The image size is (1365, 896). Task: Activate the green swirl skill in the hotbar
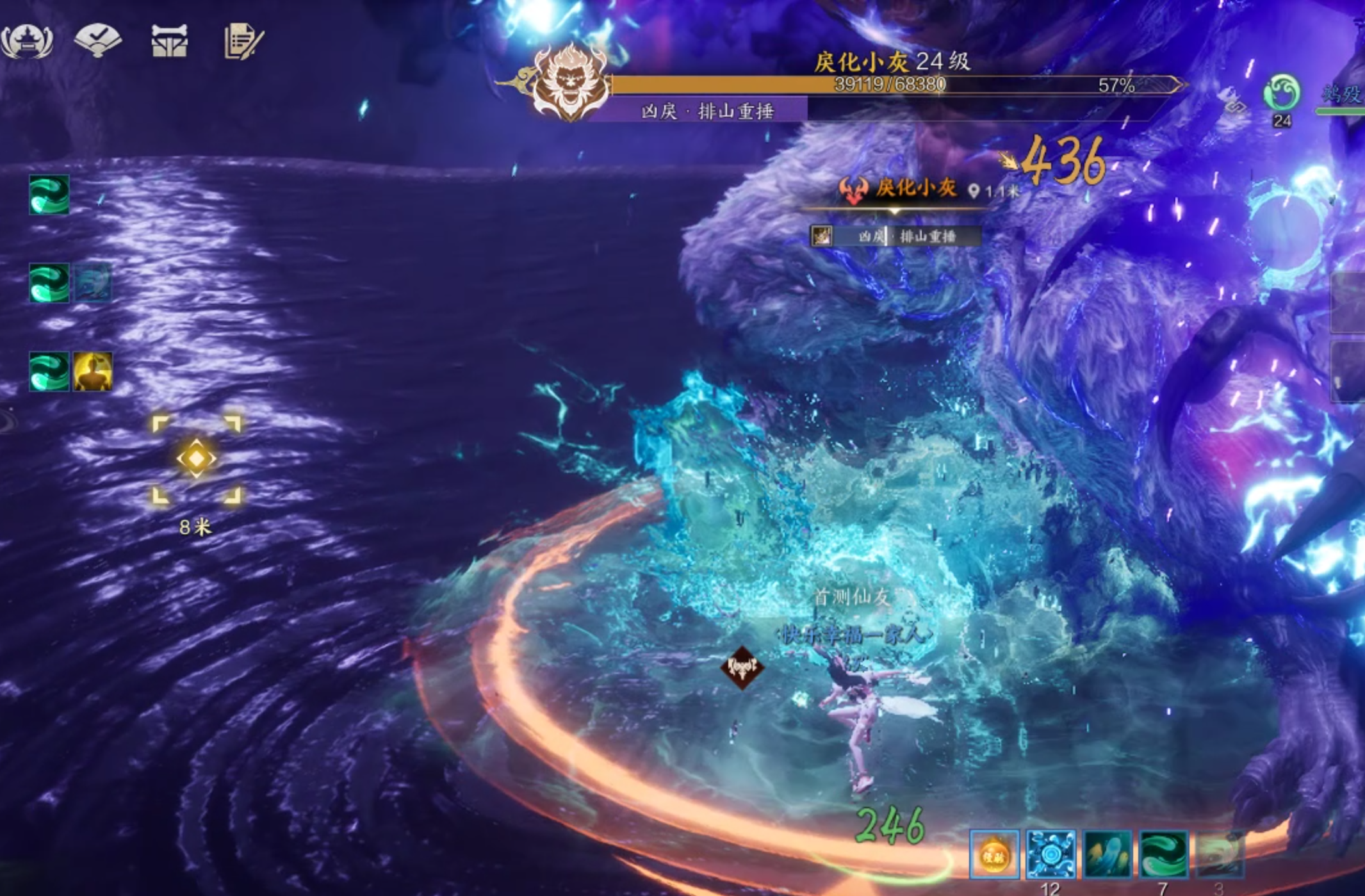(1164, 854)
